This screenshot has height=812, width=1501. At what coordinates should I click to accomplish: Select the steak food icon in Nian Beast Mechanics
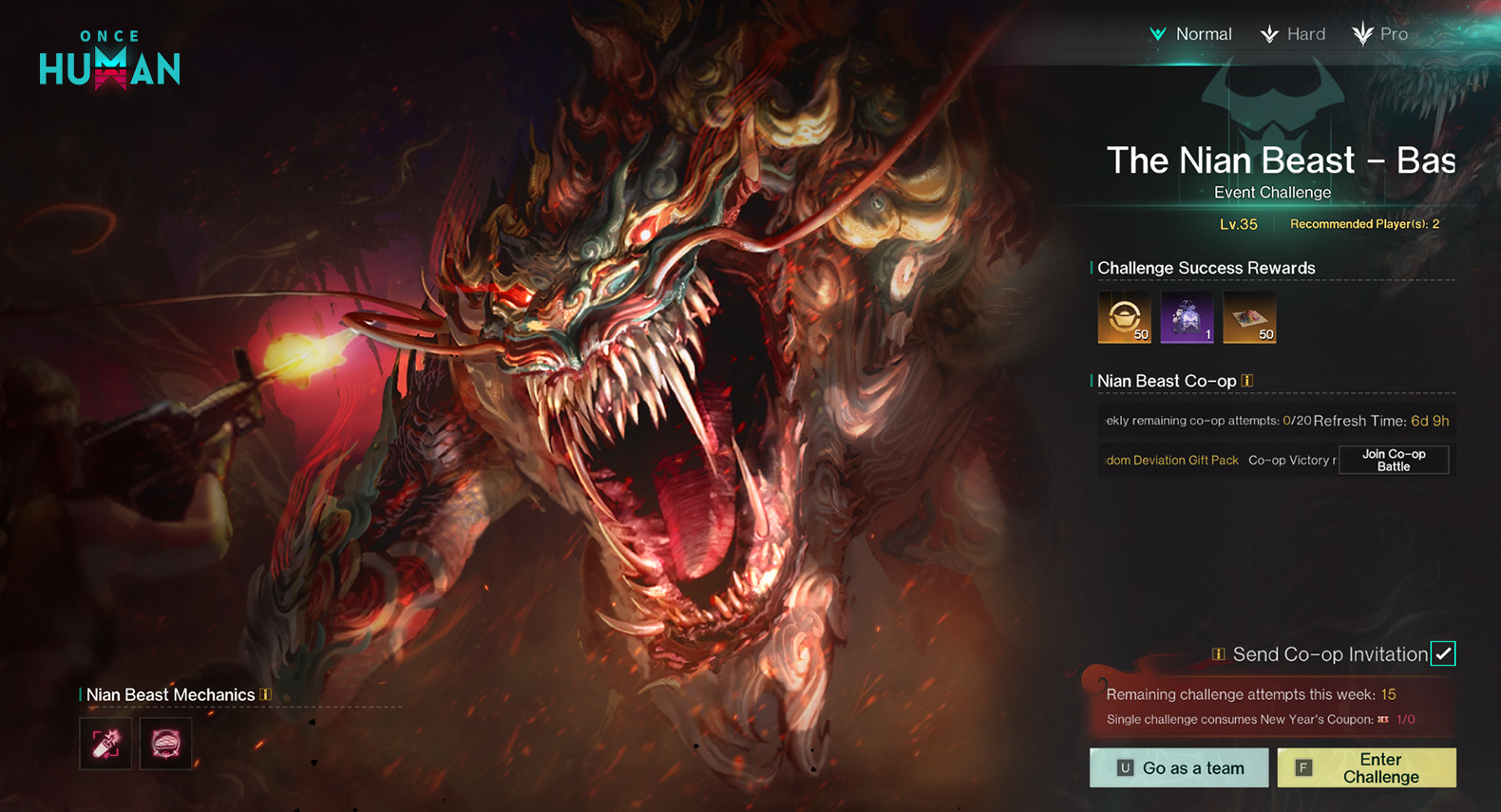click(x=165, y=743)
